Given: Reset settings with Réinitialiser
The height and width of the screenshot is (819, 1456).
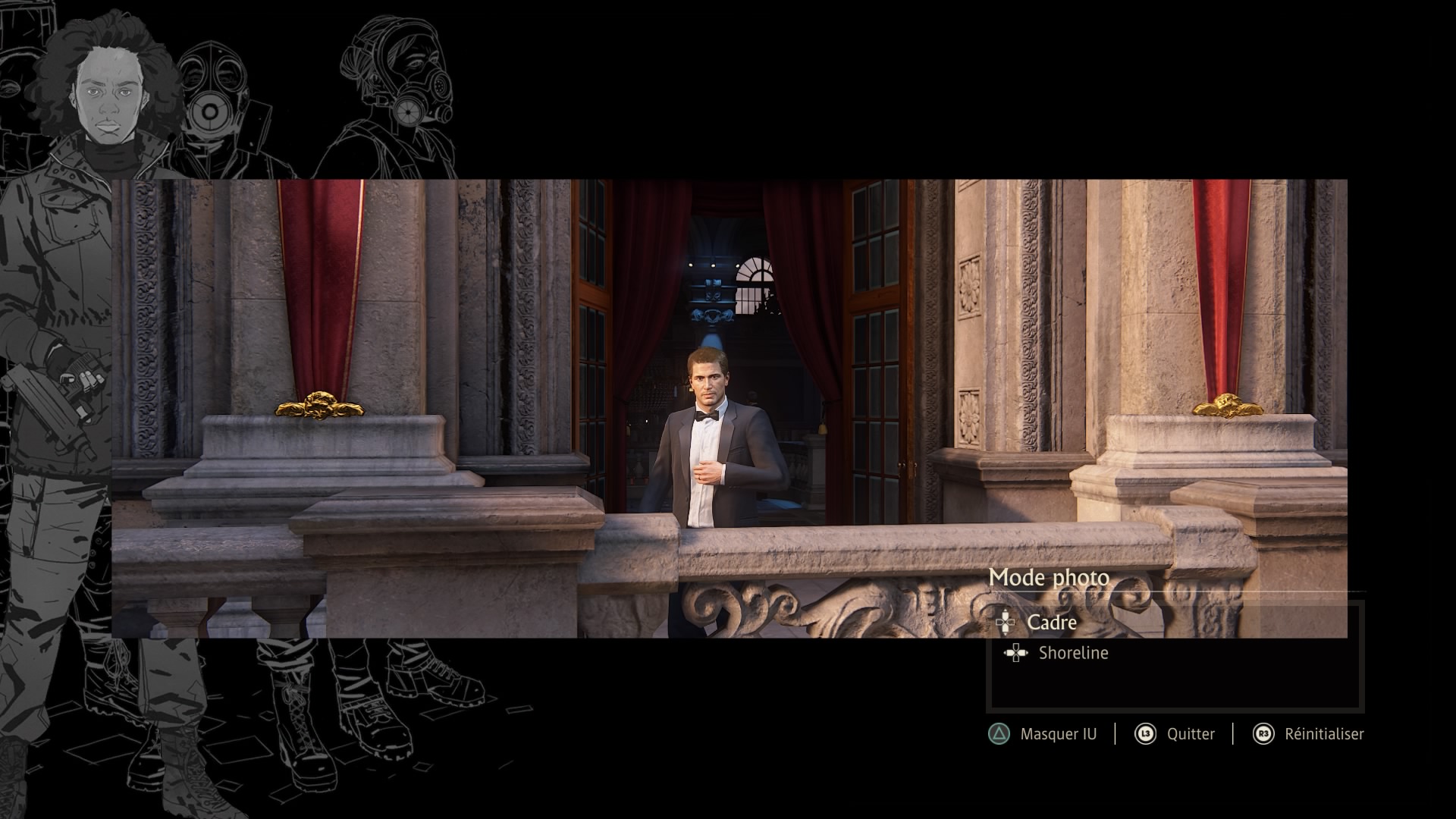Looking at the screenshot, I should [1323, 734].
